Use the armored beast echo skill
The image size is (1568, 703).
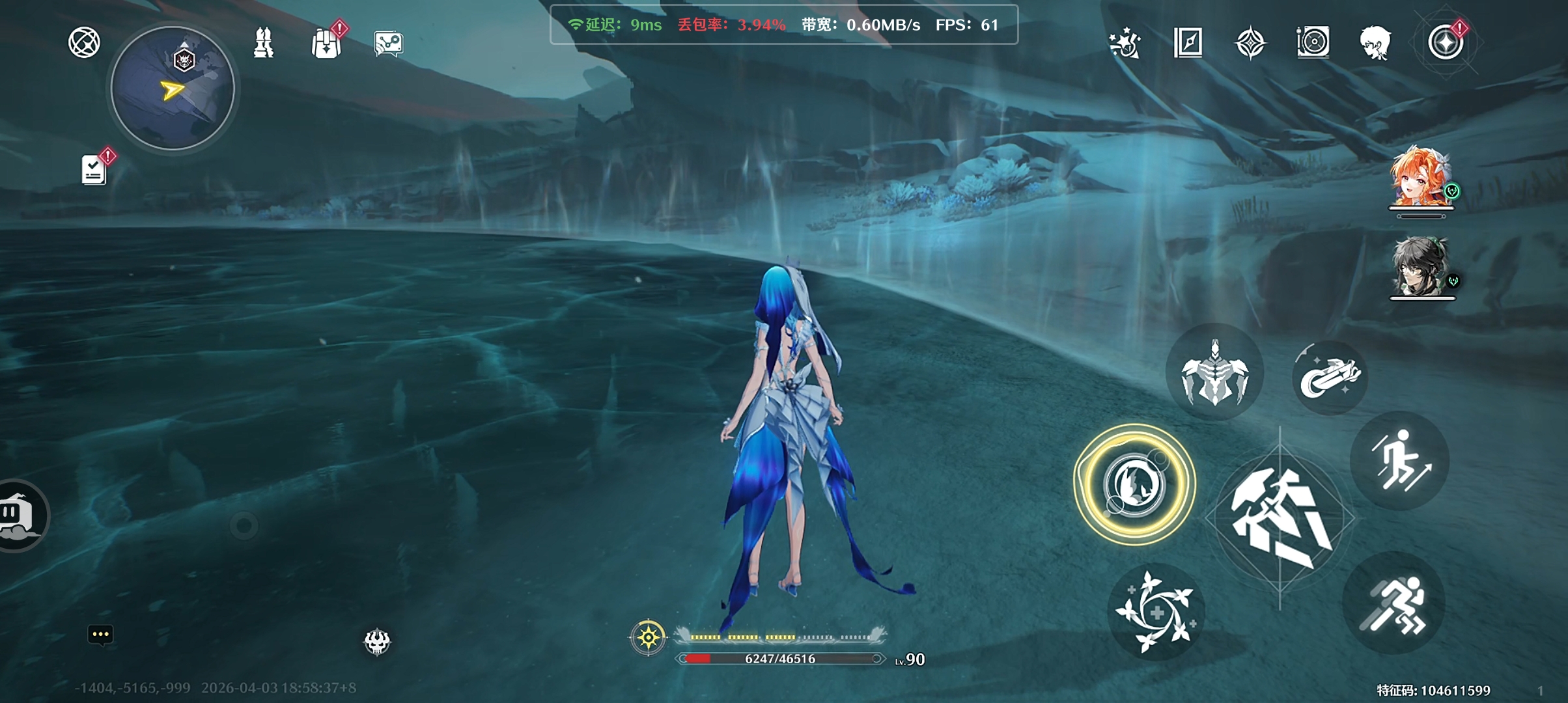pyautogui.click(x=1214, y=373)
